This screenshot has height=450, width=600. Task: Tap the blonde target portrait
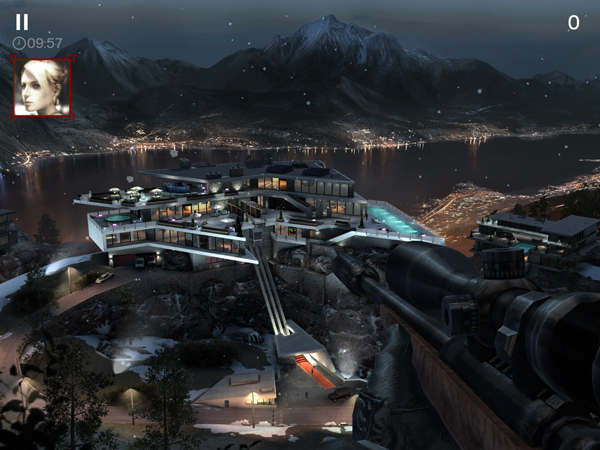[42, 87]
